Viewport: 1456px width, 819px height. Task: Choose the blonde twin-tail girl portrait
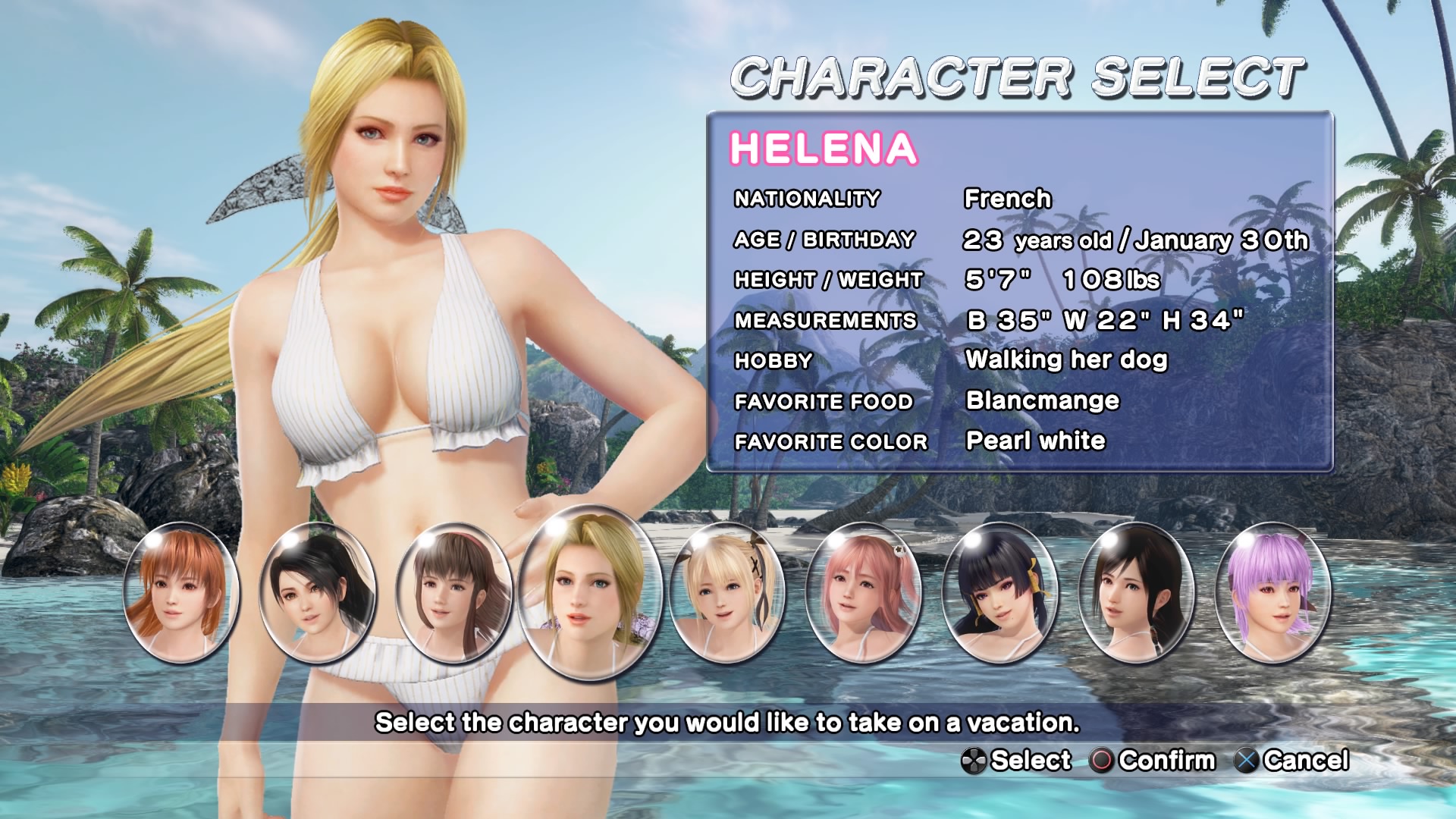(x=727, y=593)
